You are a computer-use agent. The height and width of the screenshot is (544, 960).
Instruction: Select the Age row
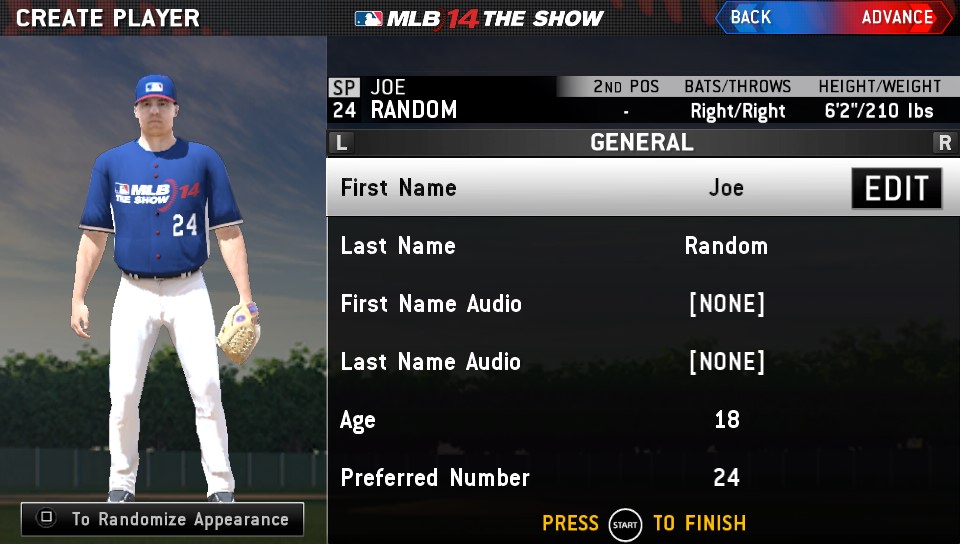point(640,420)
